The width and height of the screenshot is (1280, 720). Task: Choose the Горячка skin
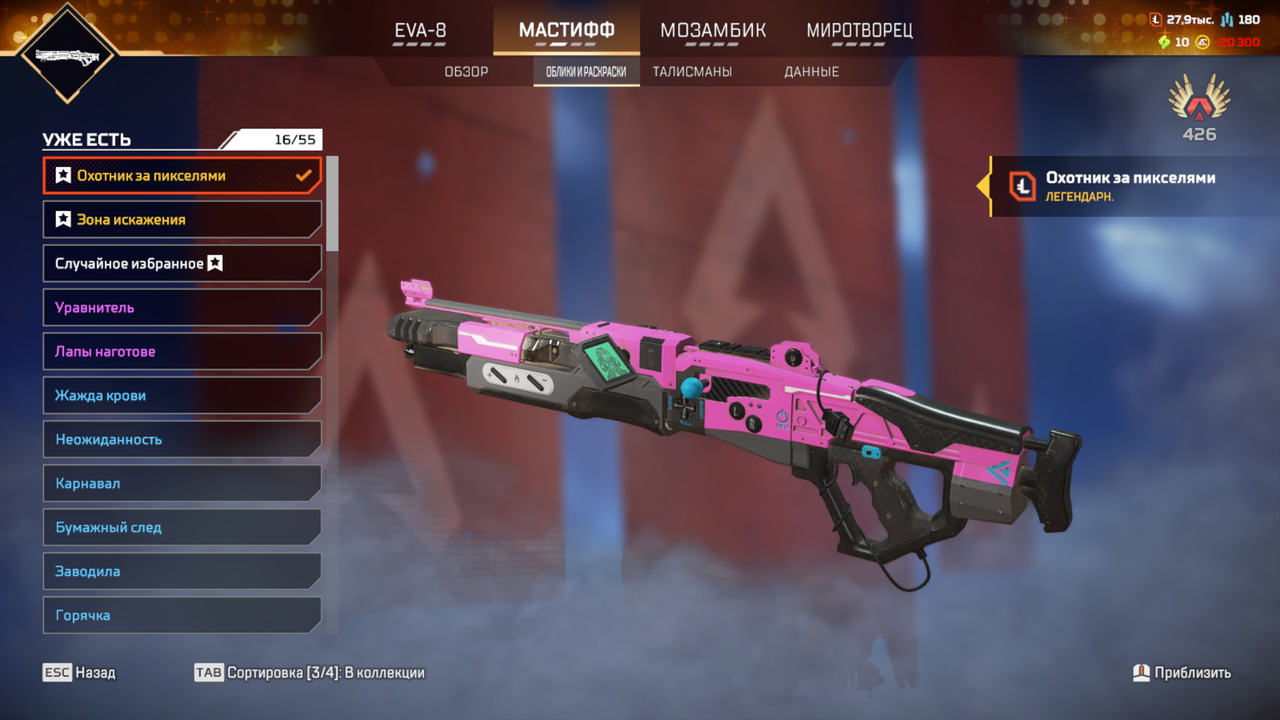182,615
